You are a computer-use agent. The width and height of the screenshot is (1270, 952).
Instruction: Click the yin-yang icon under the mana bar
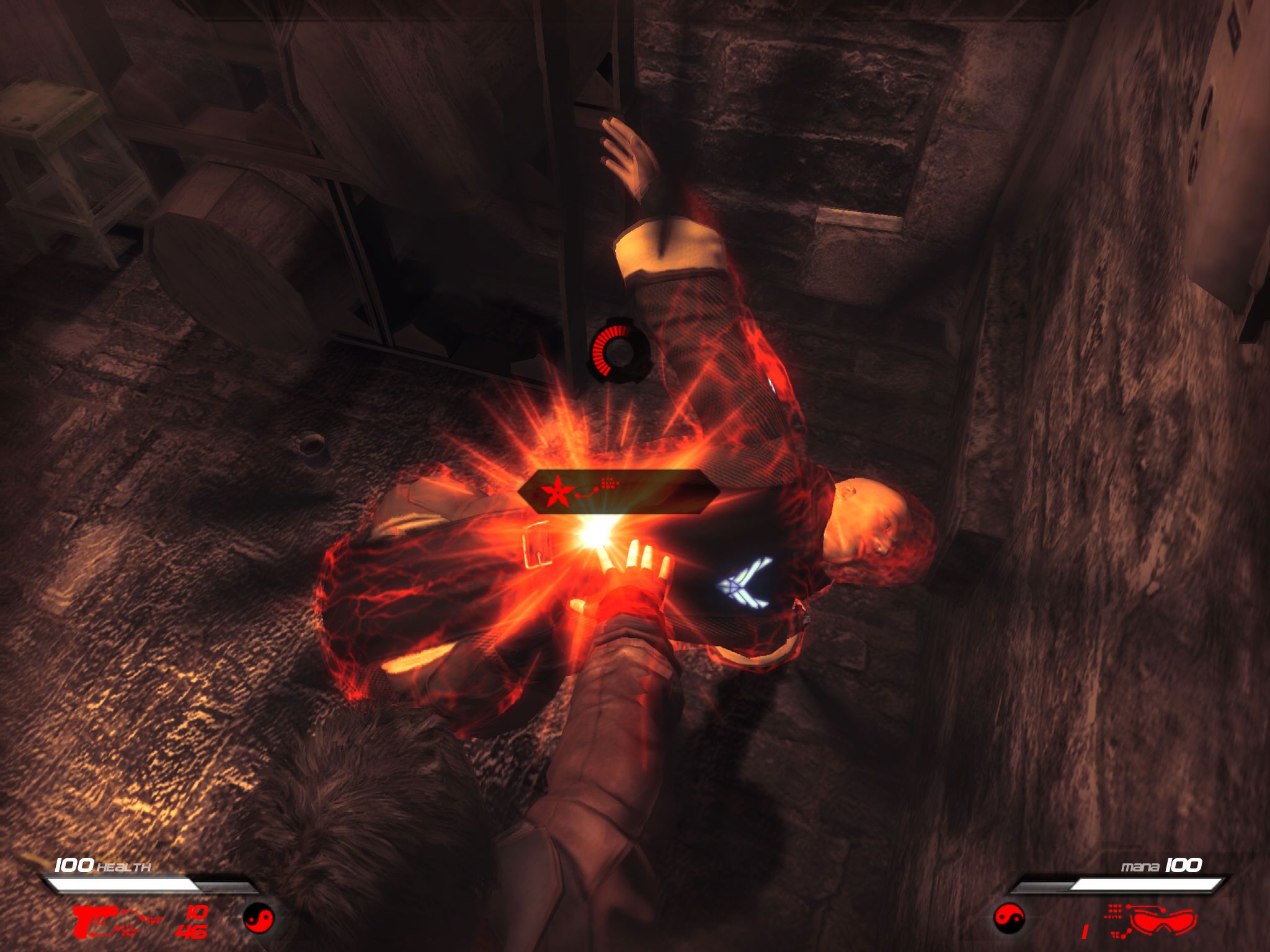point(1009,918)
